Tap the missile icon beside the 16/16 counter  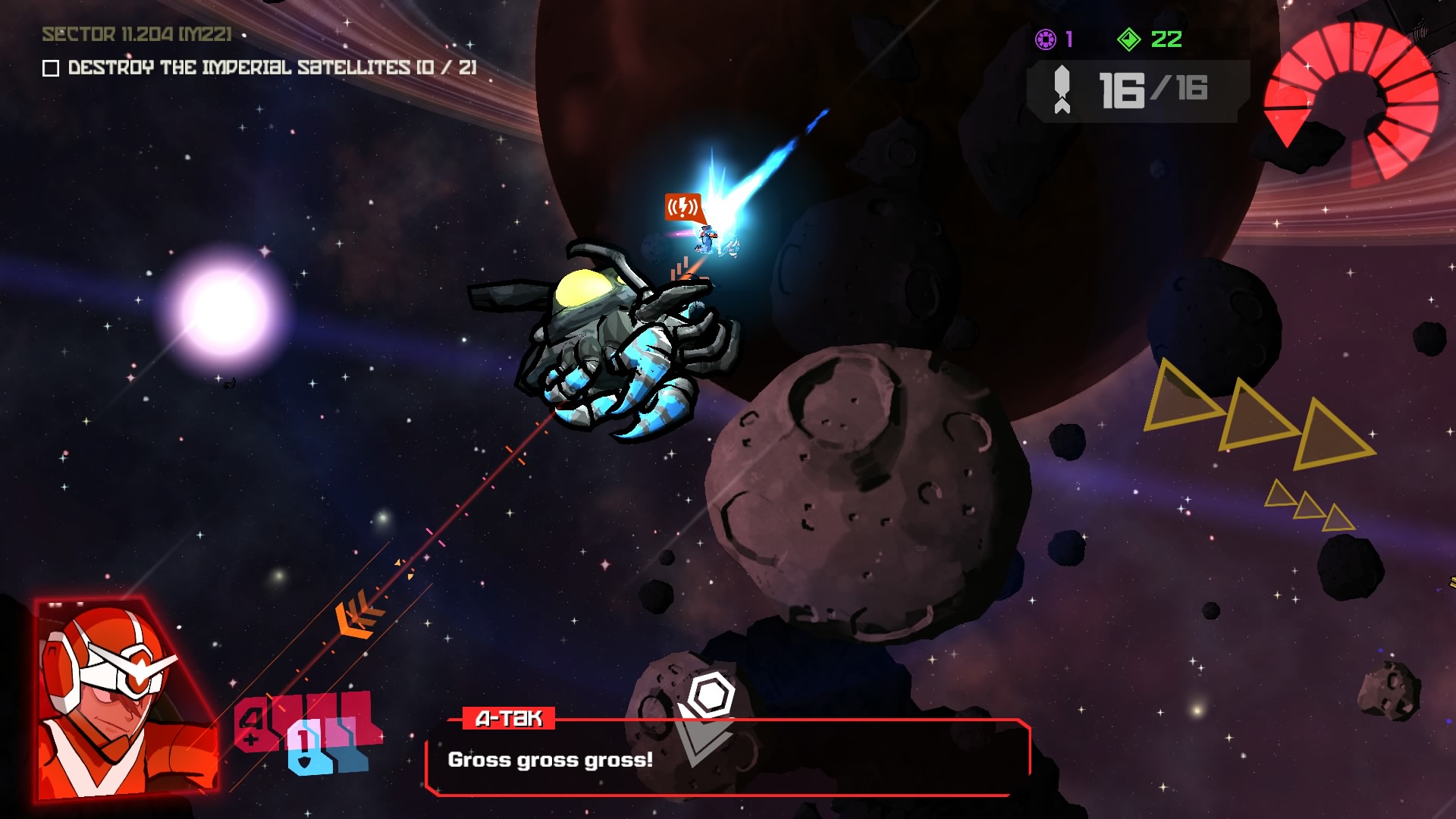click(1062, 89)
